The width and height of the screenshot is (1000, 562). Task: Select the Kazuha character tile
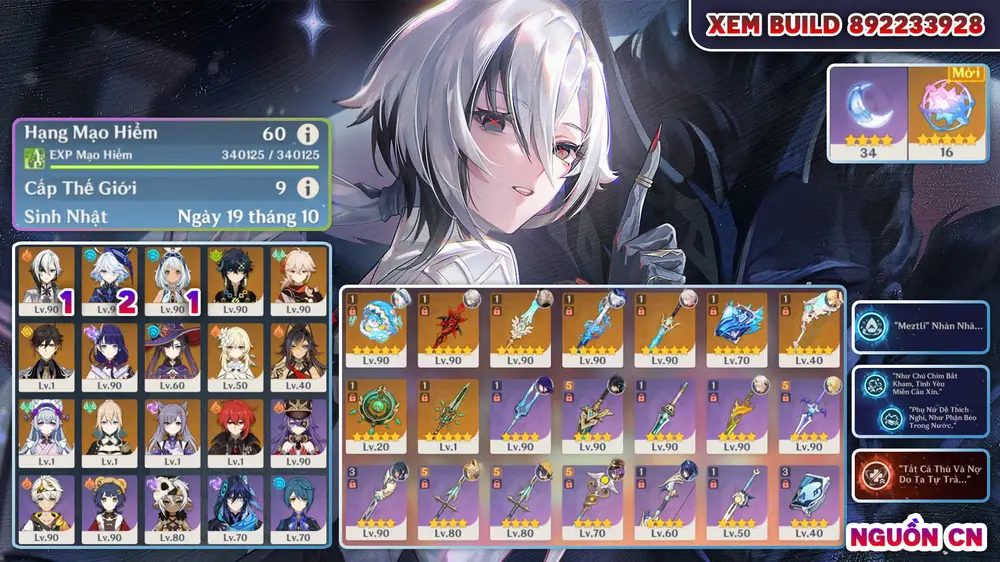click(298, 279)
